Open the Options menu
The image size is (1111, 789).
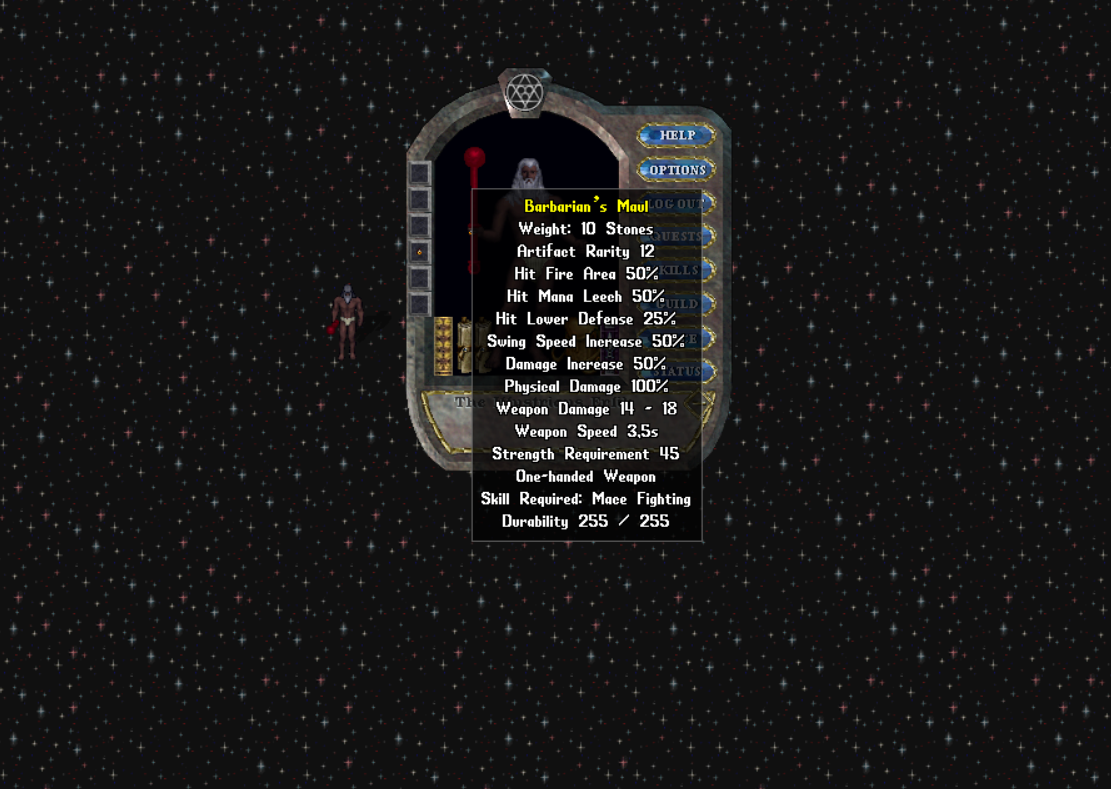[x=676, y=170]
